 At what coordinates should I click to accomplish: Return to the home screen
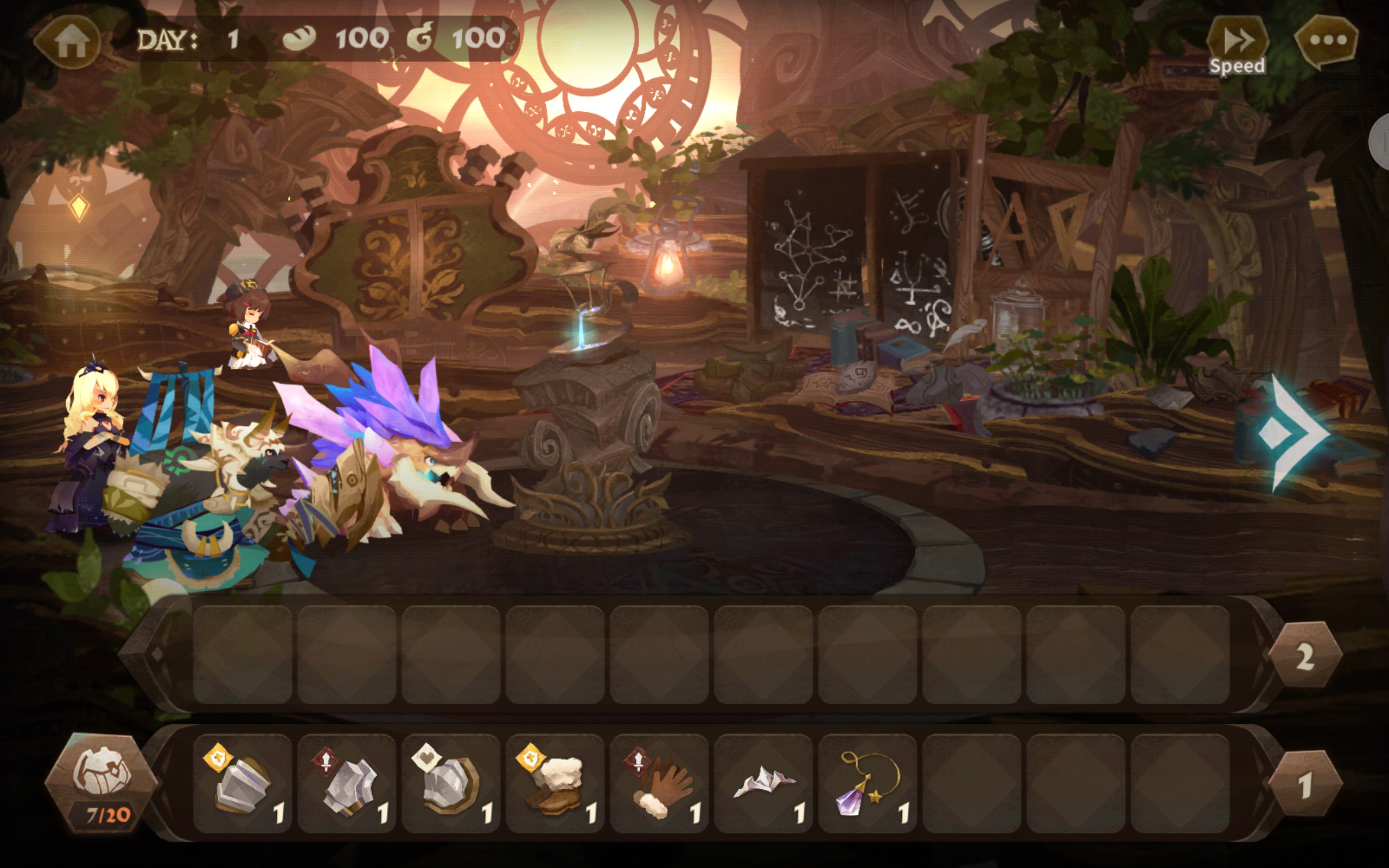[x=69, y=41]
